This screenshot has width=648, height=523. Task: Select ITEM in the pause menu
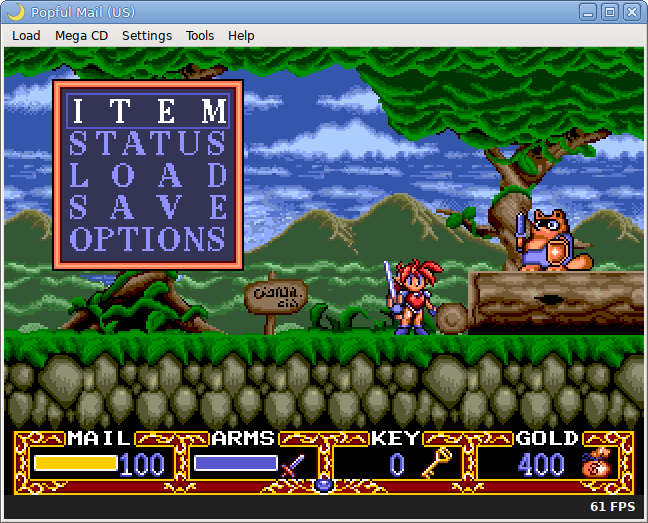[x=148, y=110]
